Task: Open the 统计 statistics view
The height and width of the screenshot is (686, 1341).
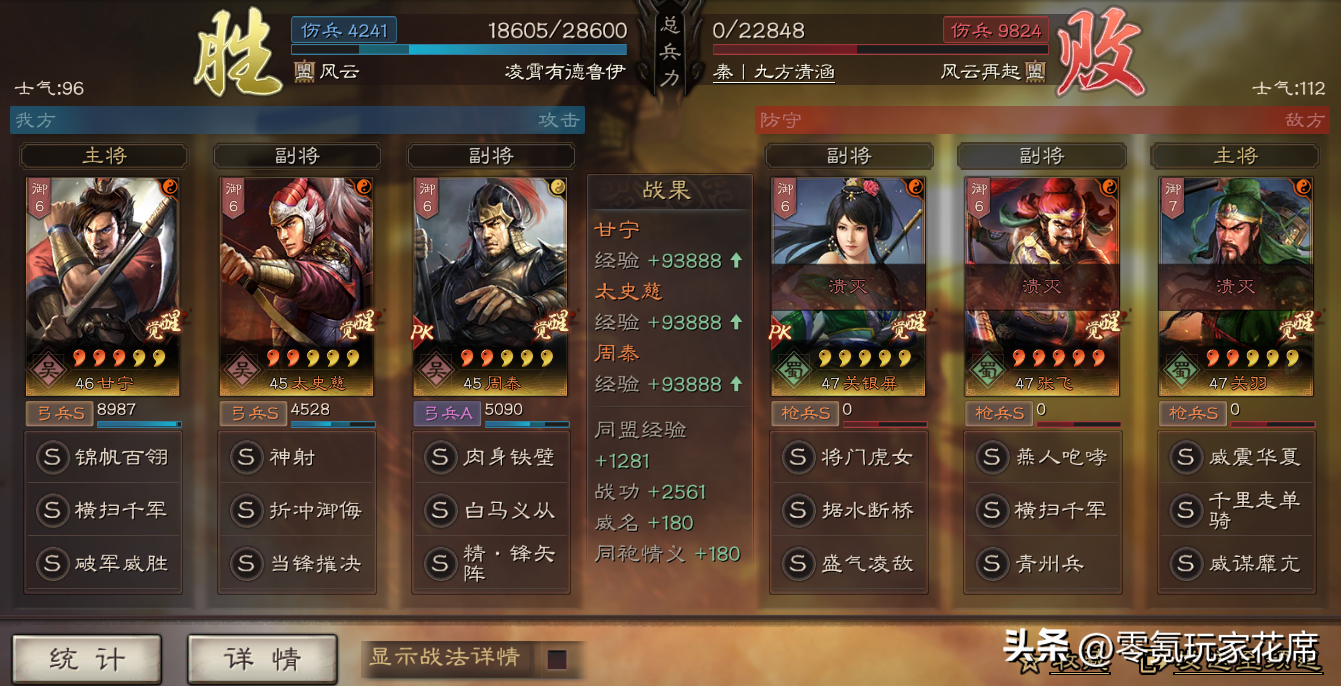Action: [87, 659]
